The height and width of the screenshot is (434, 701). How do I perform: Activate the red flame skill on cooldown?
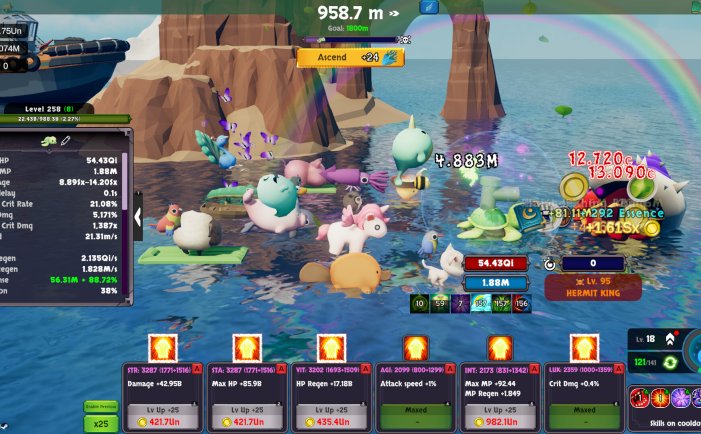click(660, 397)
